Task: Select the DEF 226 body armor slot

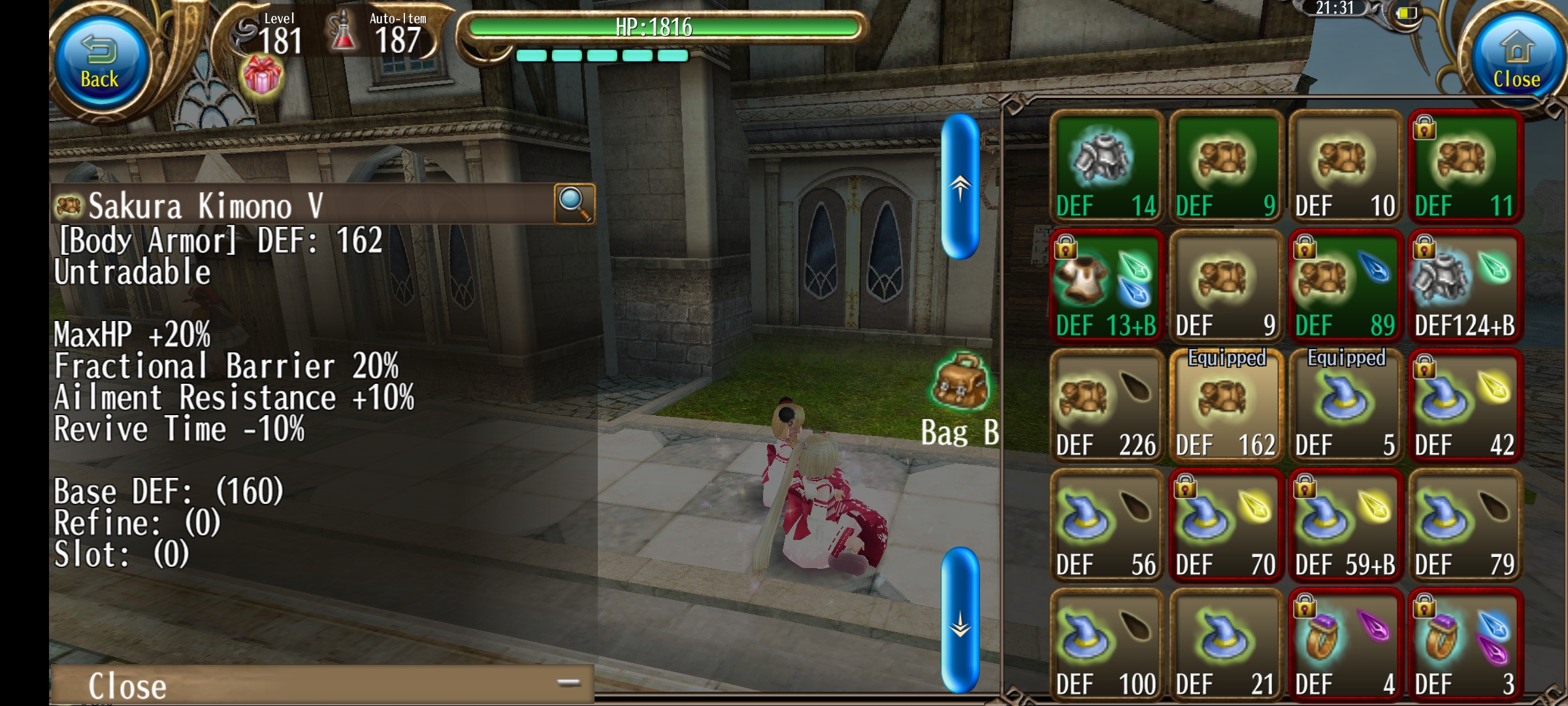Action: (1106, 406)
